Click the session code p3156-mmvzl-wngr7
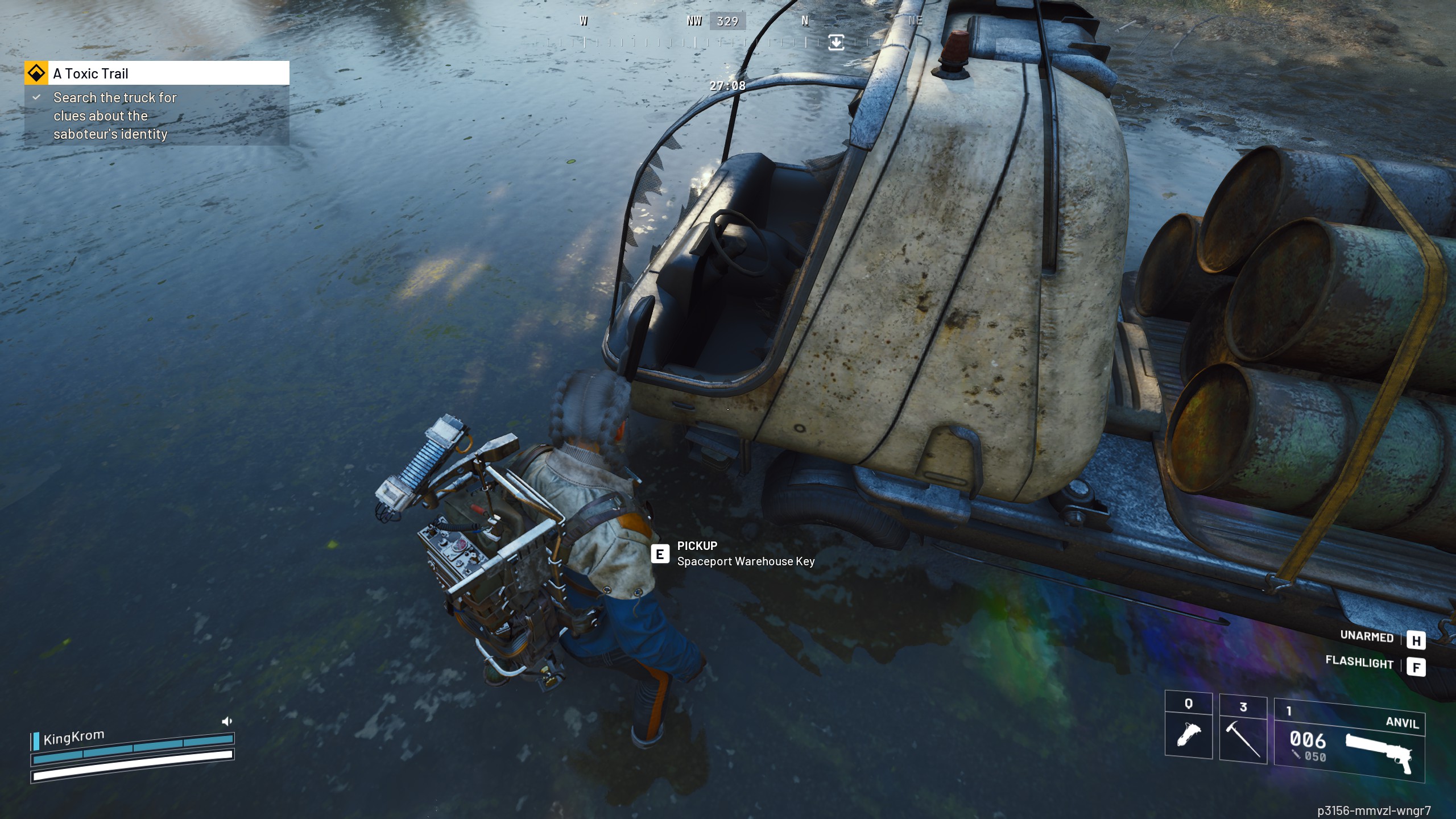The image size is (1456, 819). click(x=1372, y=810)
